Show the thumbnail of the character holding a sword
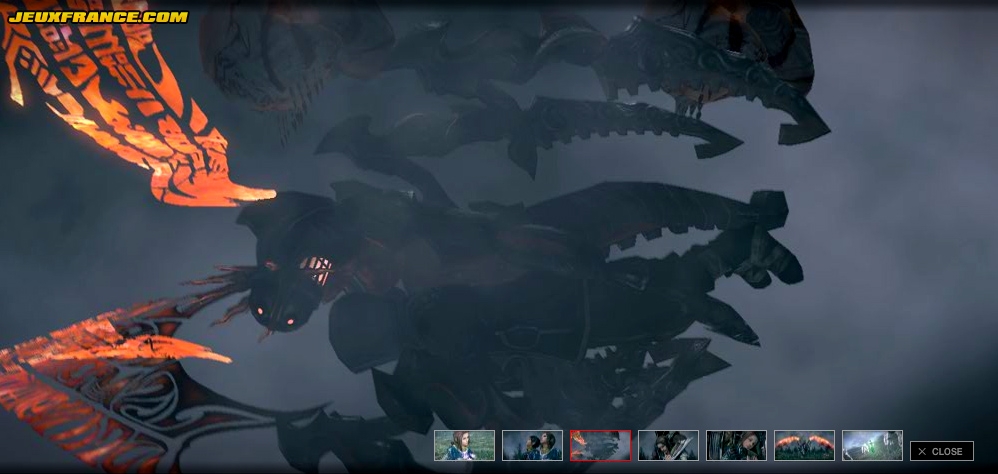 [x=668, y=445]
